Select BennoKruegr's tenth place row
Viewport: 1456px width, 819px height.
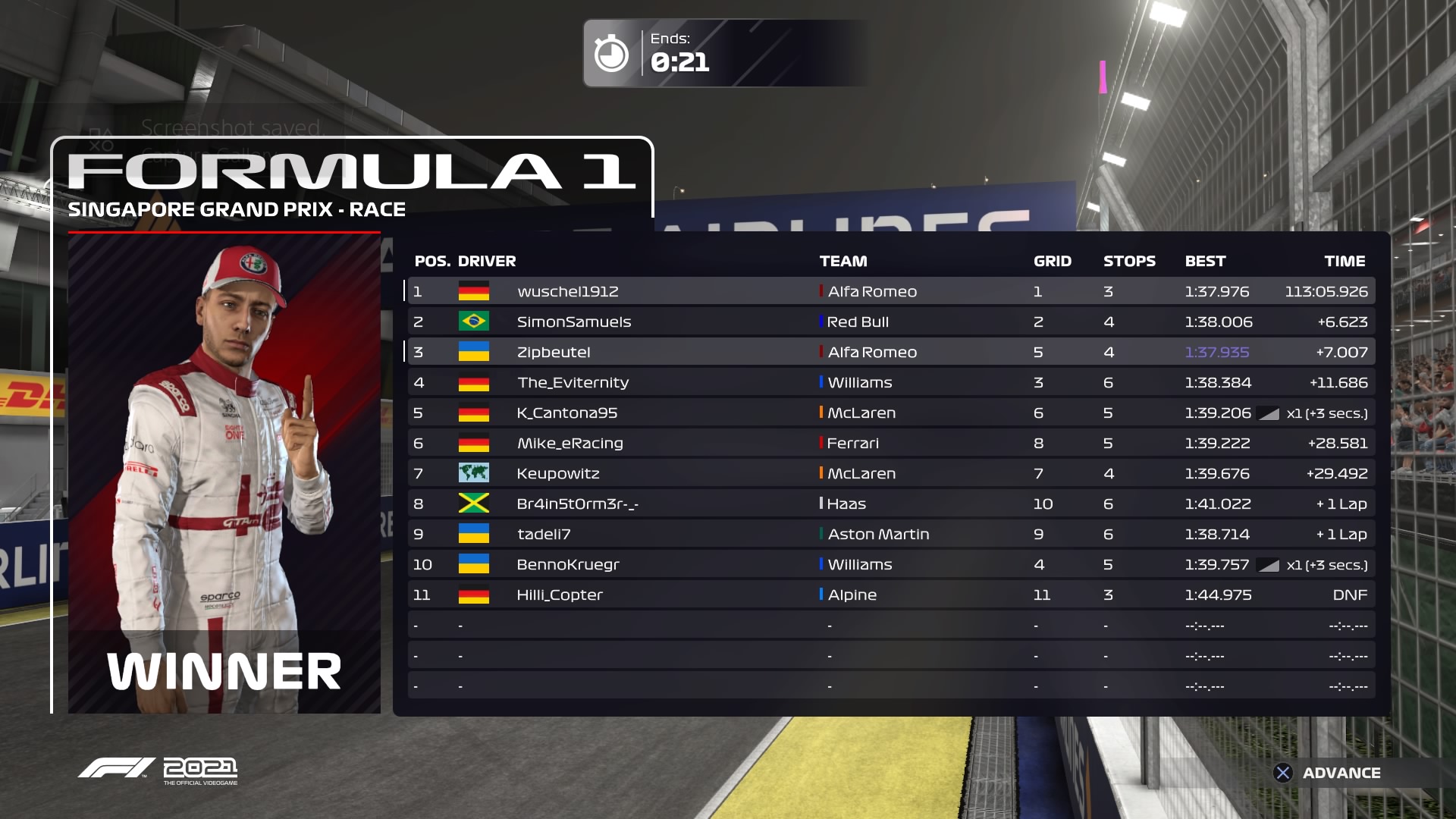[x=891, y=564]
